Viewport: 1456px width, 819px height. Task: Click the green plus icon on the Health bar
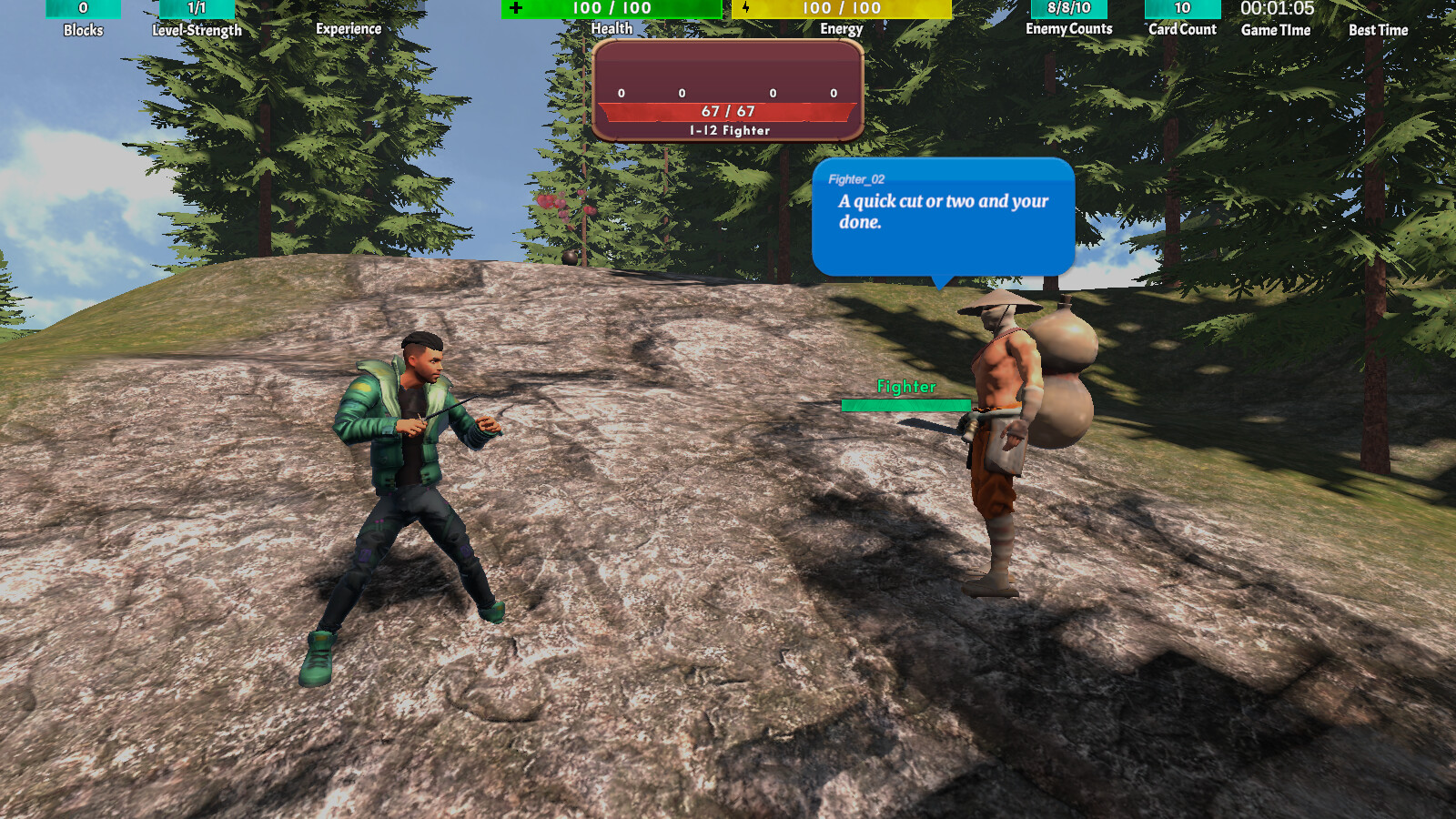coord(516,9)
